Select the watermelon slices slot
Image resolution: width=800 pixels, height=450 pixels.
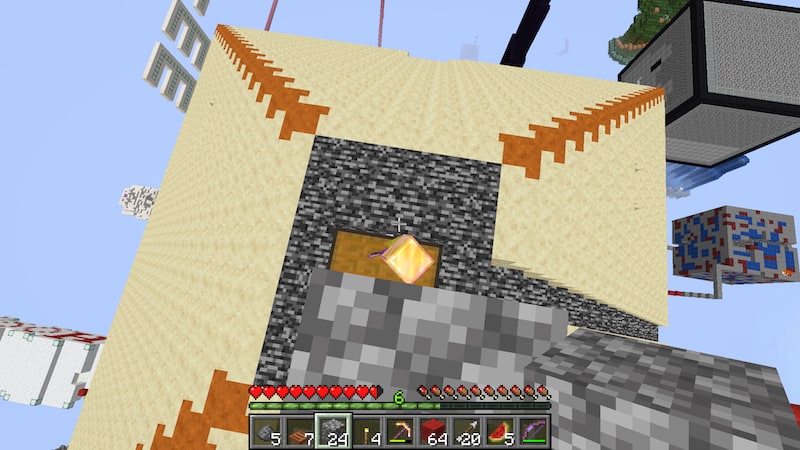[500, 432]
